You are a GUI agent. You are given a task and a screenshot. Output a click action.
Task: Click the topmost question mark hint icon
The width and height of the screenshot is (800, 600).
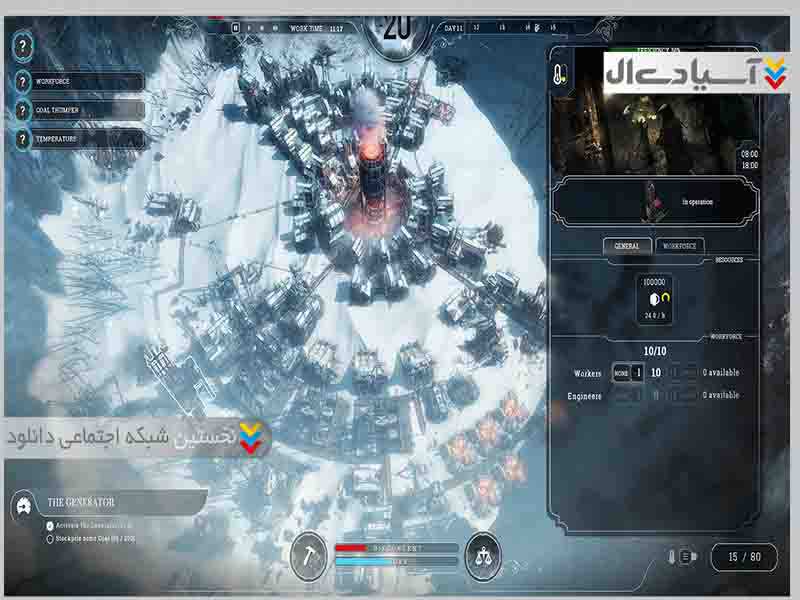tap(24, 45)
